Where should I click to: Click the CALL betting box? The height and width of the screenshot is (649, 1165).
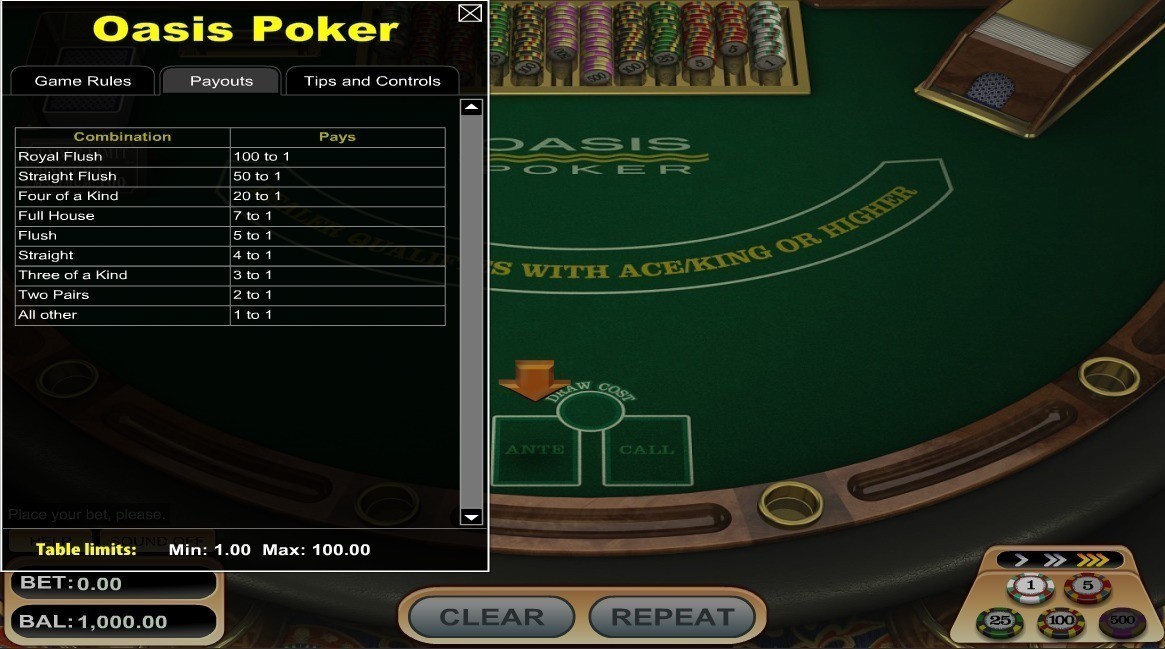(x=647, y=452)
